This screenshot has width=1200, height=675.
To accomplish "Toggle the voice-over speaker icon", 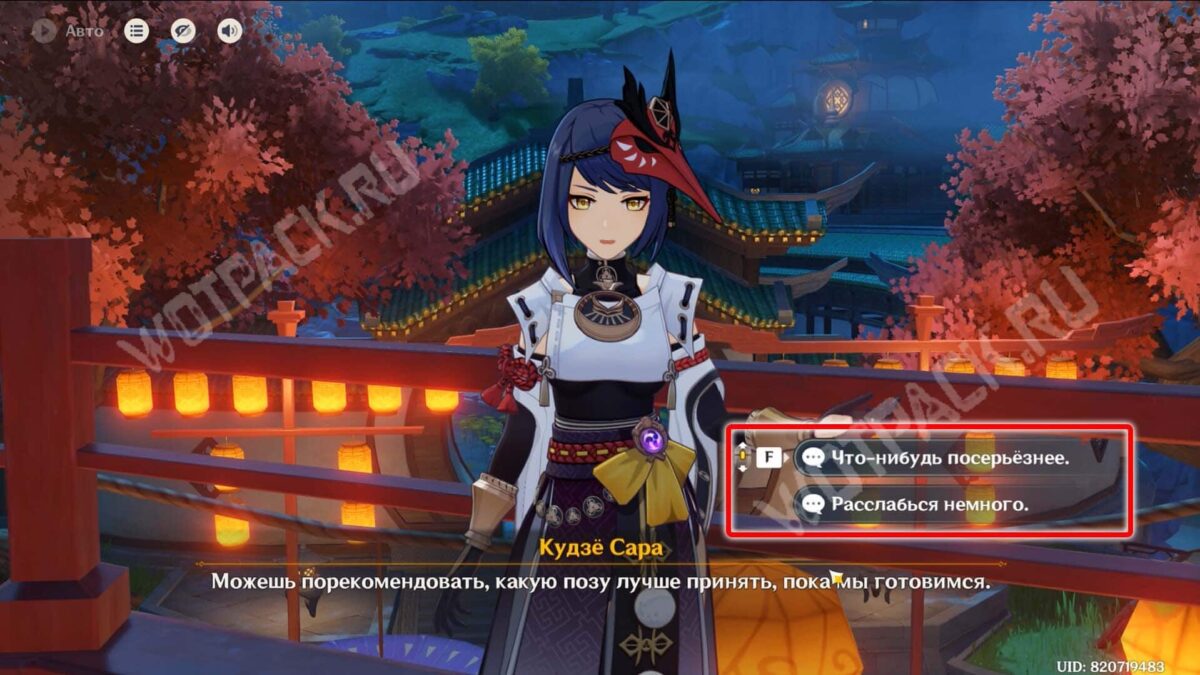I will (230, 31).
